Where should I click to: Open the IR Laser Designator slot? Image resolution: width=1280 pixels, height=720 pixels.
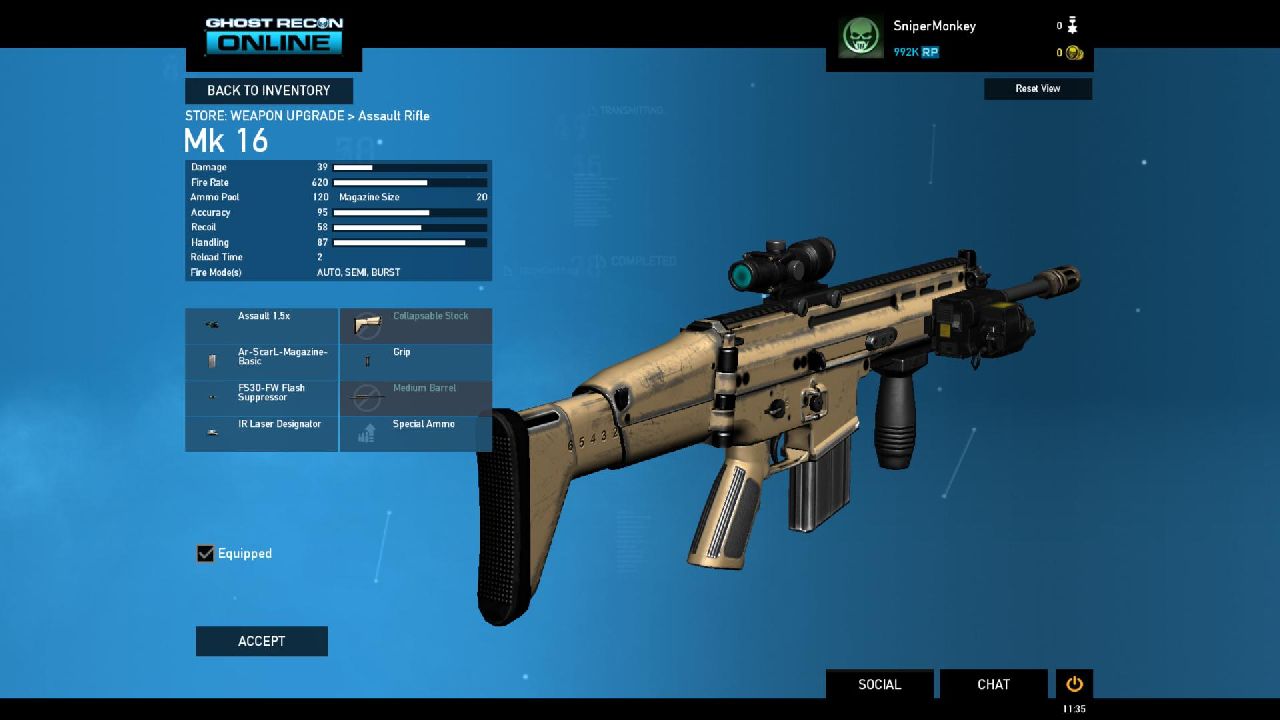(262, 433)
